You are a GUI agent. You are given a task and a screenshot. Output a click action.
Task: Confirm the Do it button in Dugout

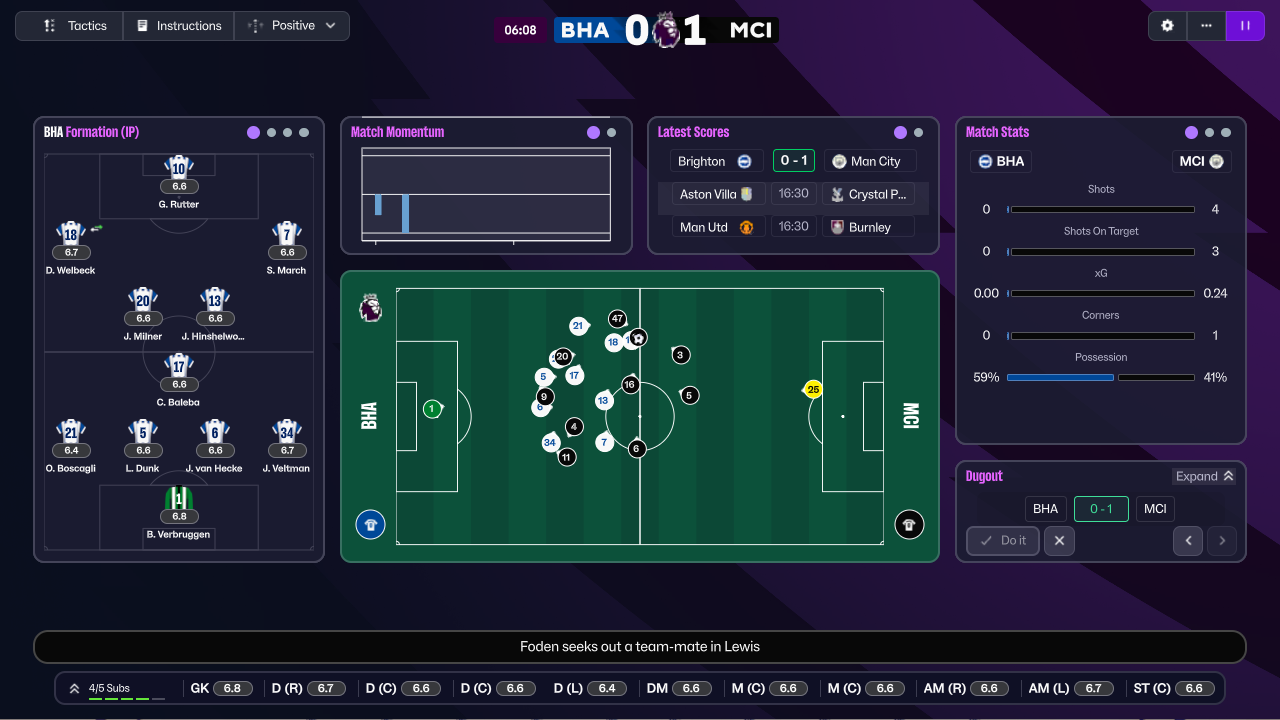tap(1002, 540)
